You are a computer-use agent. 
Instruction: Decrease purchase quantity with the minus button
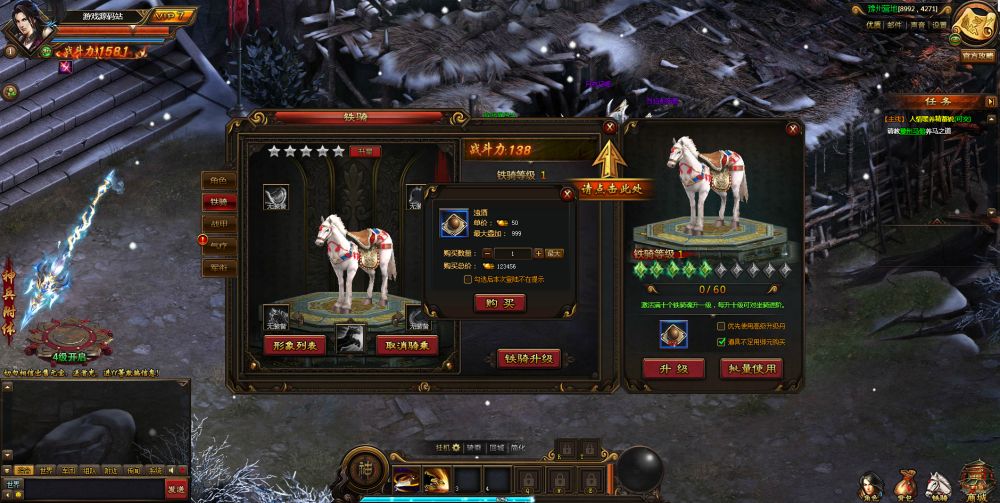pos(487,254)
